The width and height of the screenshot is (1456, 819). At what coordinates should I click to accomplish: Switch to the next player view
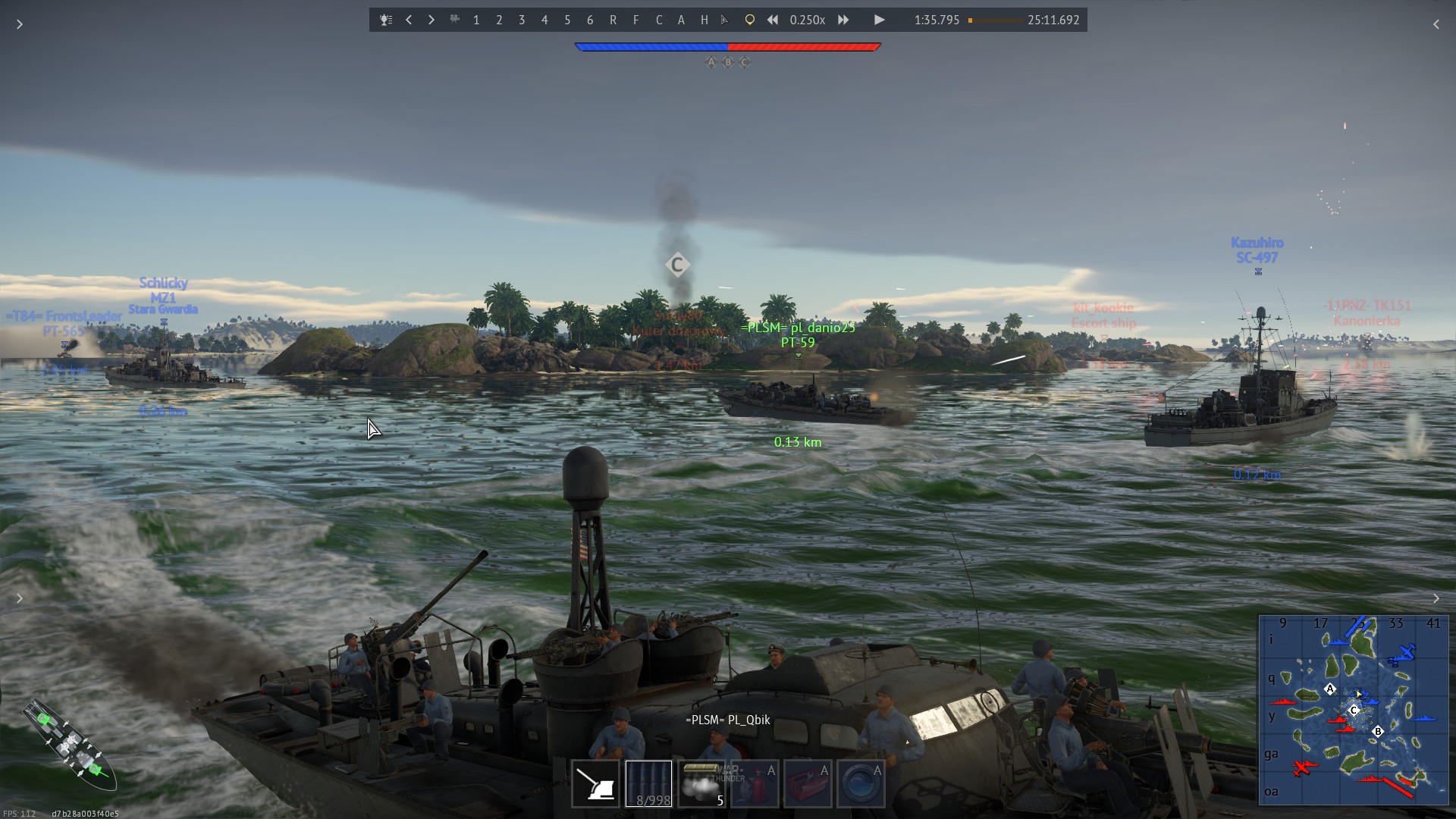[431, 20]
